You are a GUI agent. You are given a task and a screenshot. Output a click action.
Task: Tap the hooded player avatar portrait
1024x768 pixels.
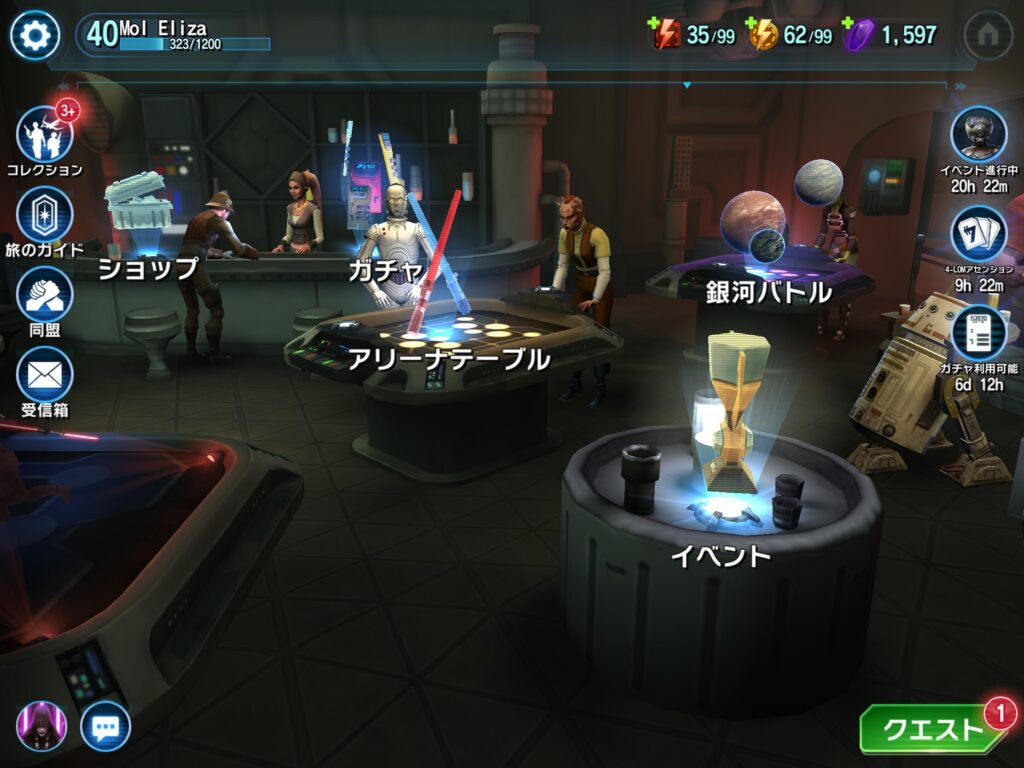click(x=42, y=726)
